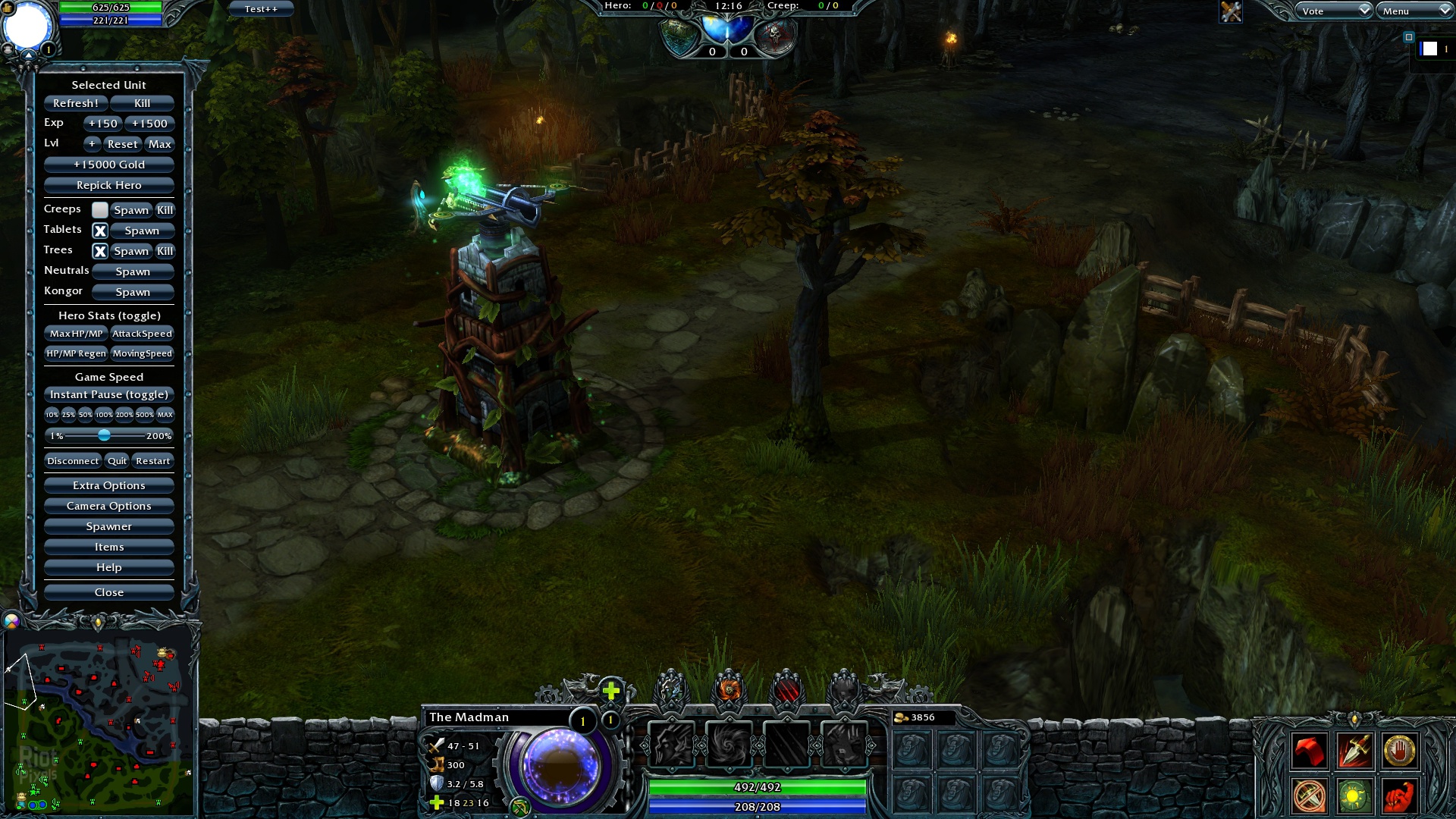Screen dimensions: 1456x819
Task: Close the test panel
Action: point(109,592)
